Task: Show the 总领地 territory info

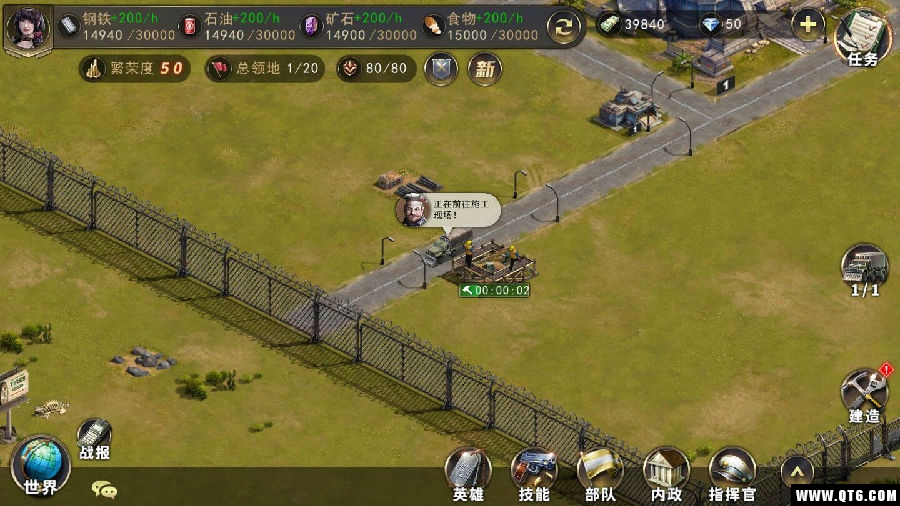Action: (x=264, y=69)
